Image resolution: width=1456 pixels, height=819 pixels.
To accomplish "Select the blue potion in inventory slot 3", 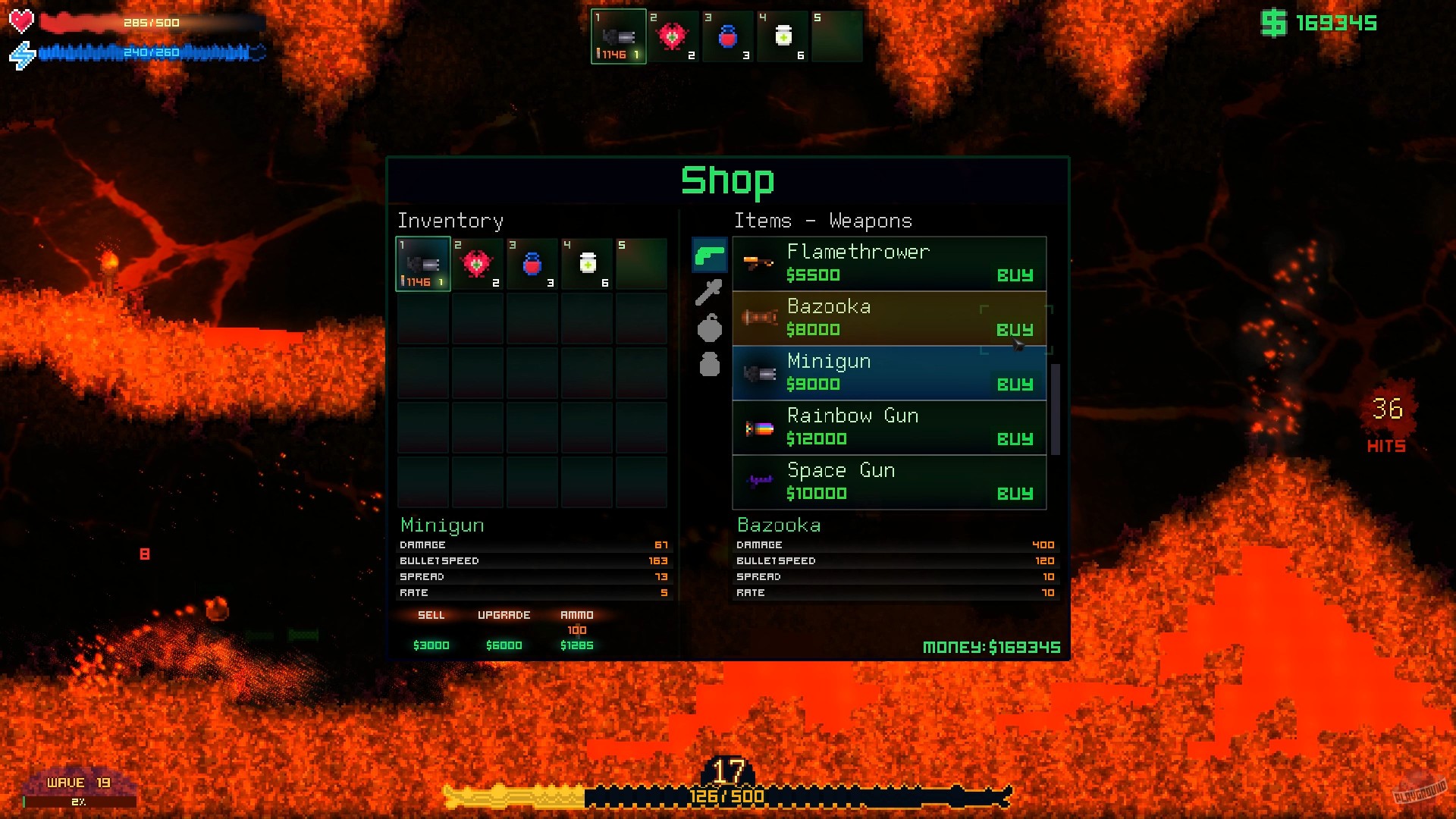I will [x=532, y=263].
